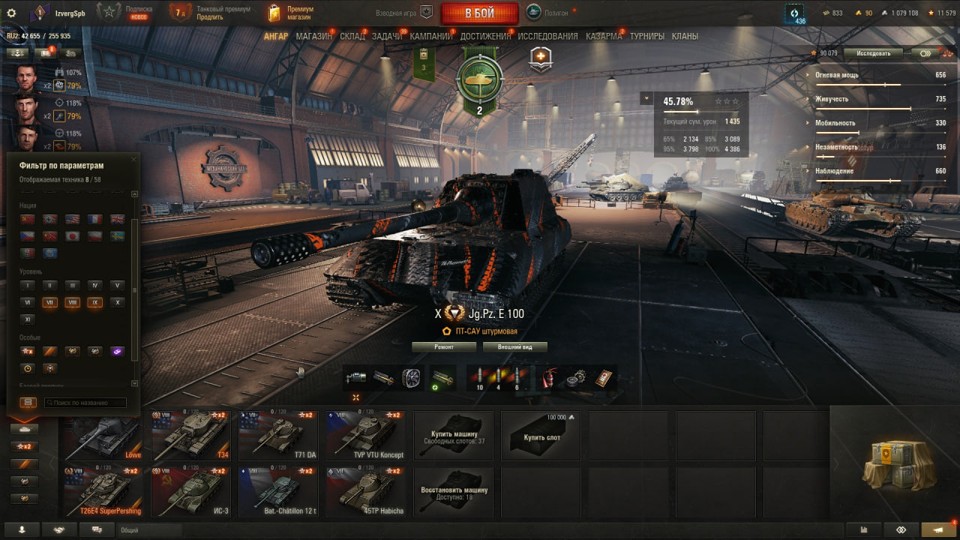Open the settings gear menu
Viewport: 960px width, 540px height.
coord(11,13)
